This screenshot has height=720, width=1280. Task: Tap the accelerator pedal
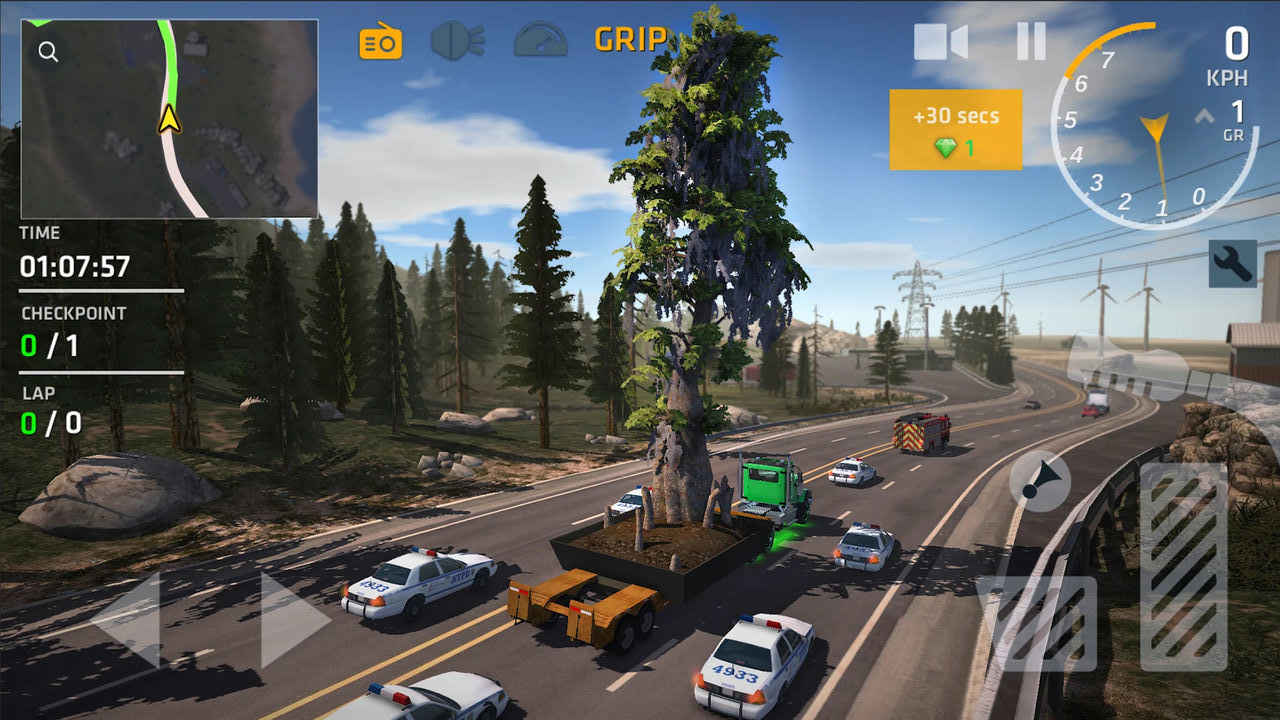(1183, 566)
